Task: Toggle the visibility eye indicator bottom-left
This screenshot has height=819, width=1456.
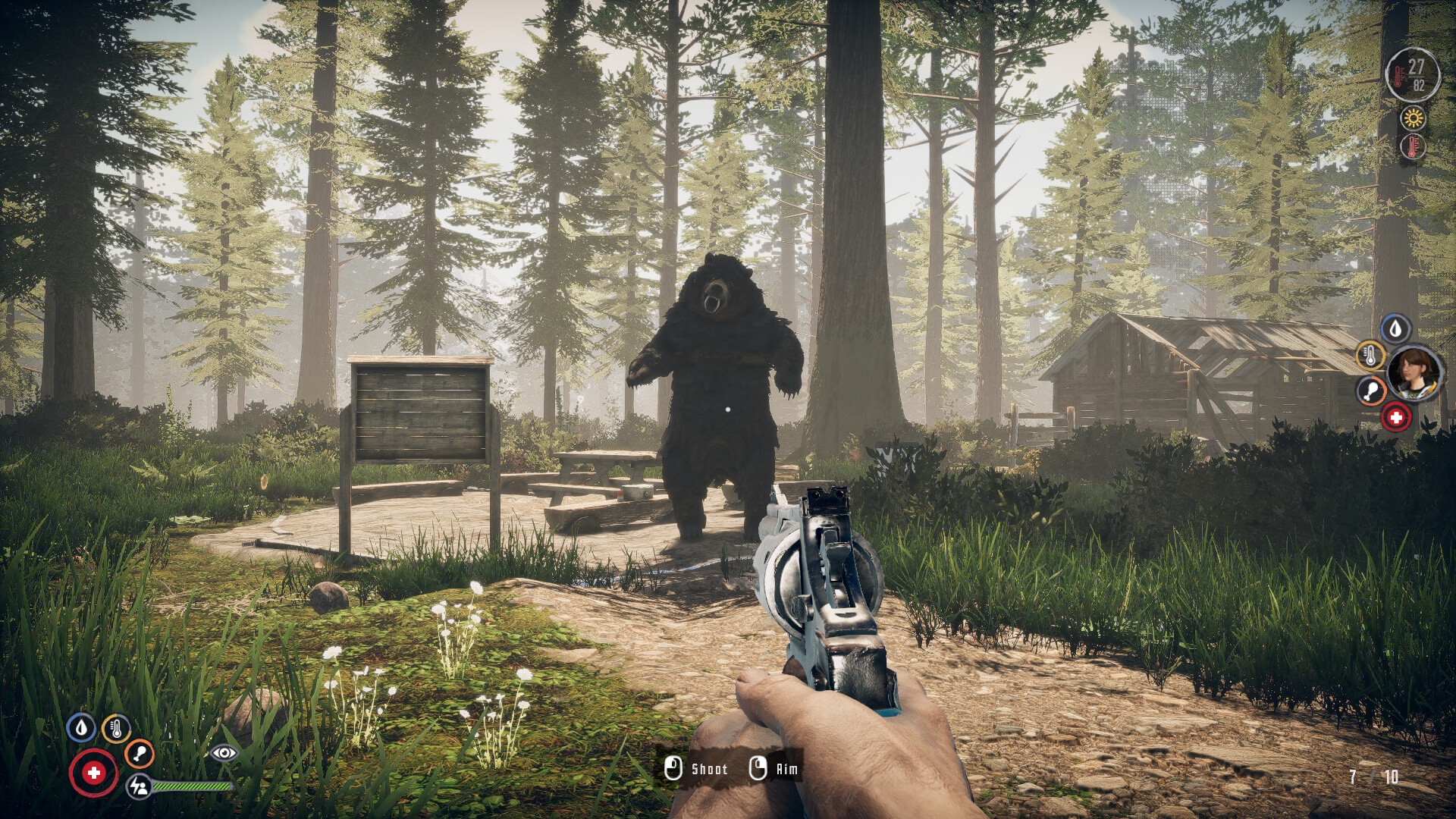Action: pos(224,754)
